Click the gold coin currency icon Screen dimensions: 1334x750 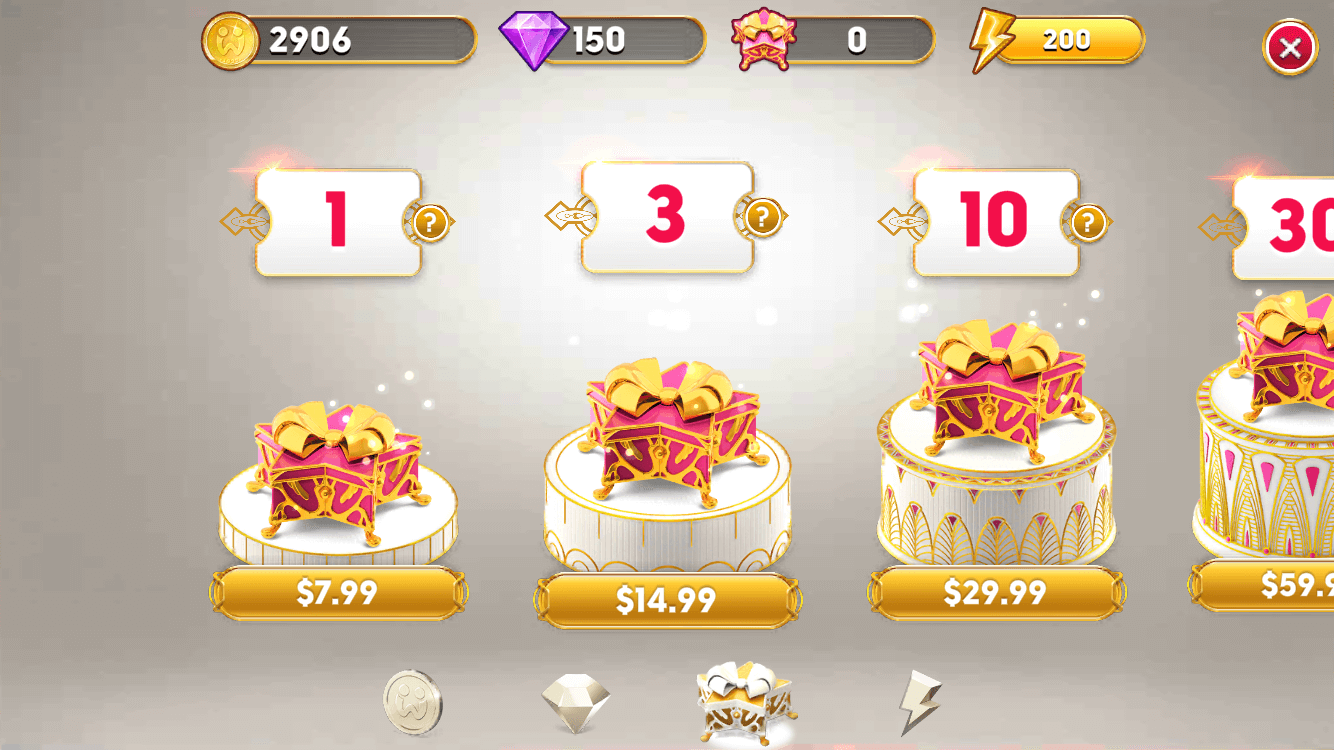tap(232, 40)
